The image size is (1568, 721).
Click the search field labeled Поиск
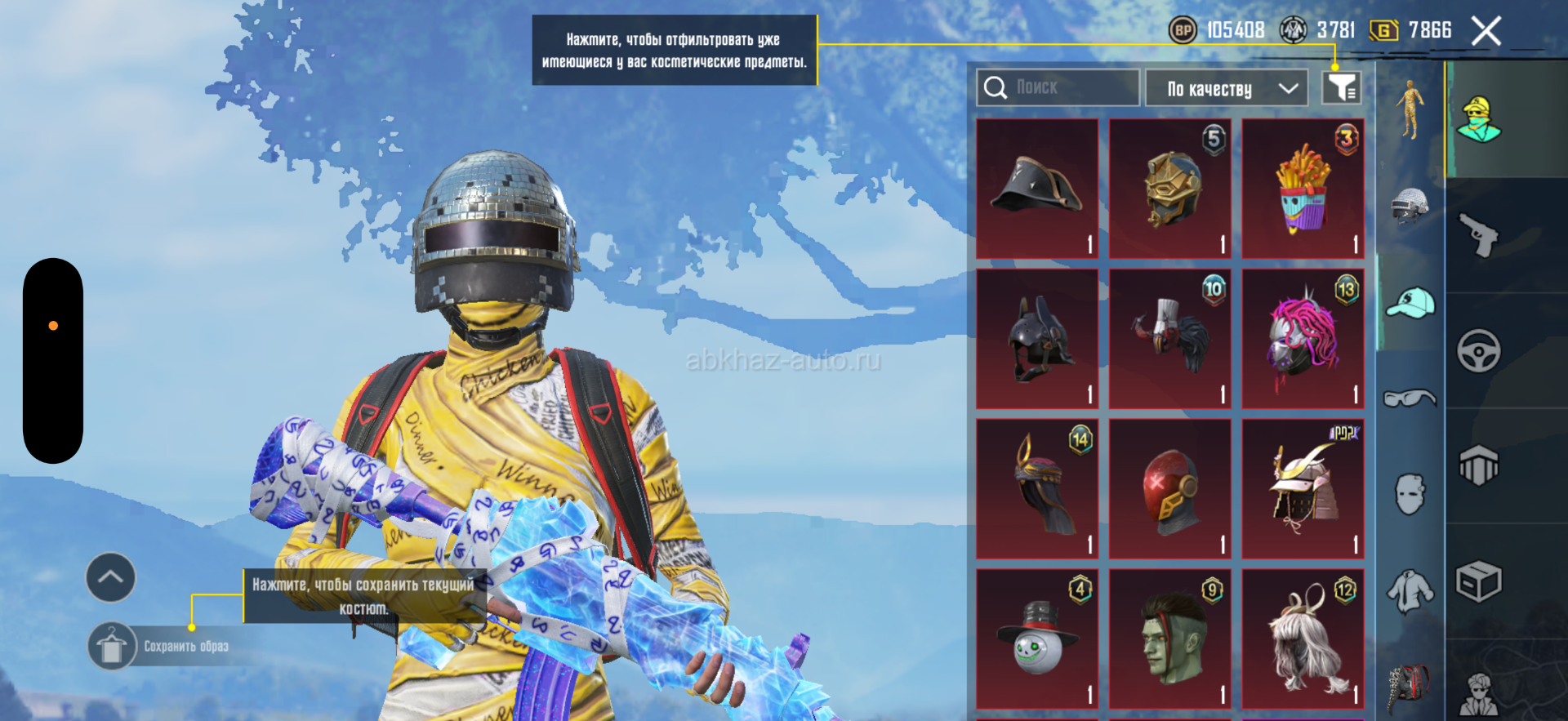[1058, 87]
